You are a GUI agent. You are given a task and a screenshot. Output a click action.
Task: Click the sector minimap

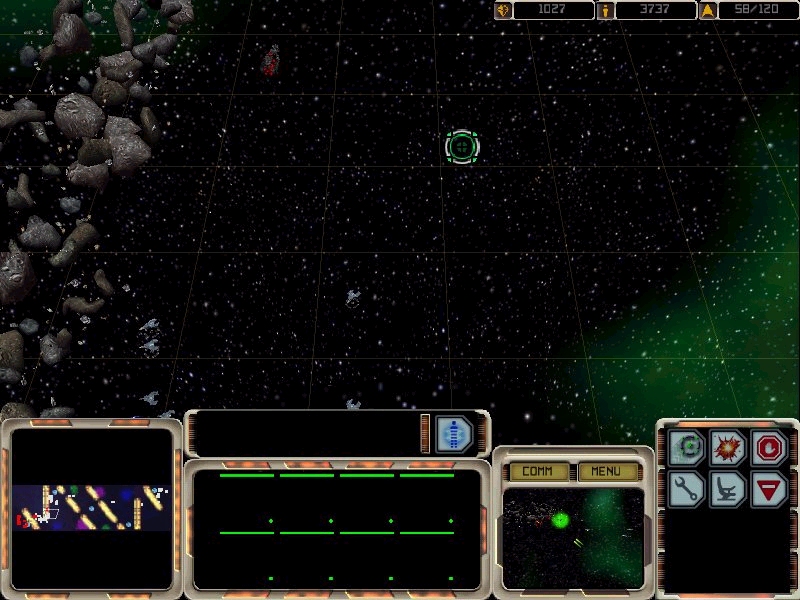point(92,507)
